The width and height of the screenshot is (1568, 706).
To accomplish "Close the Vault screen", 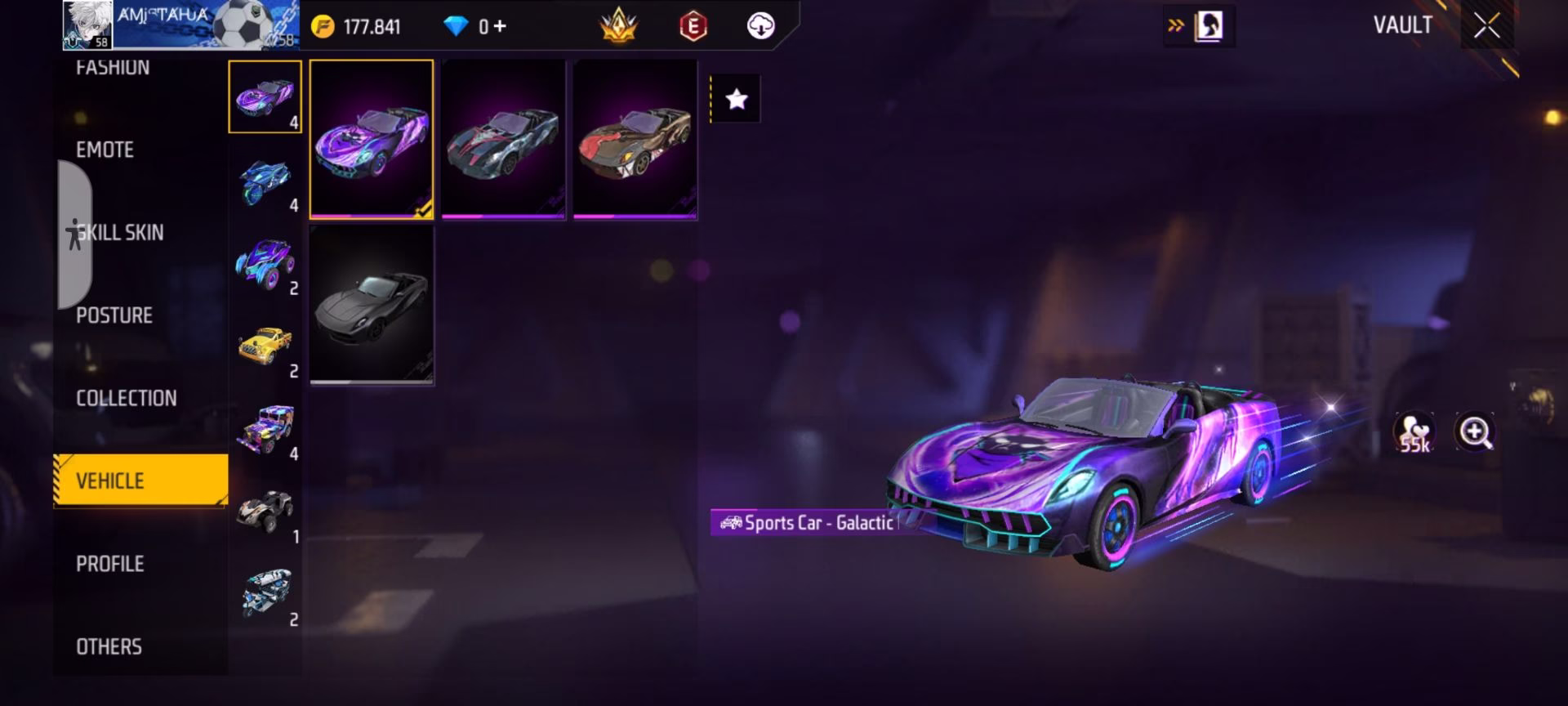I will pos(1486,26).
